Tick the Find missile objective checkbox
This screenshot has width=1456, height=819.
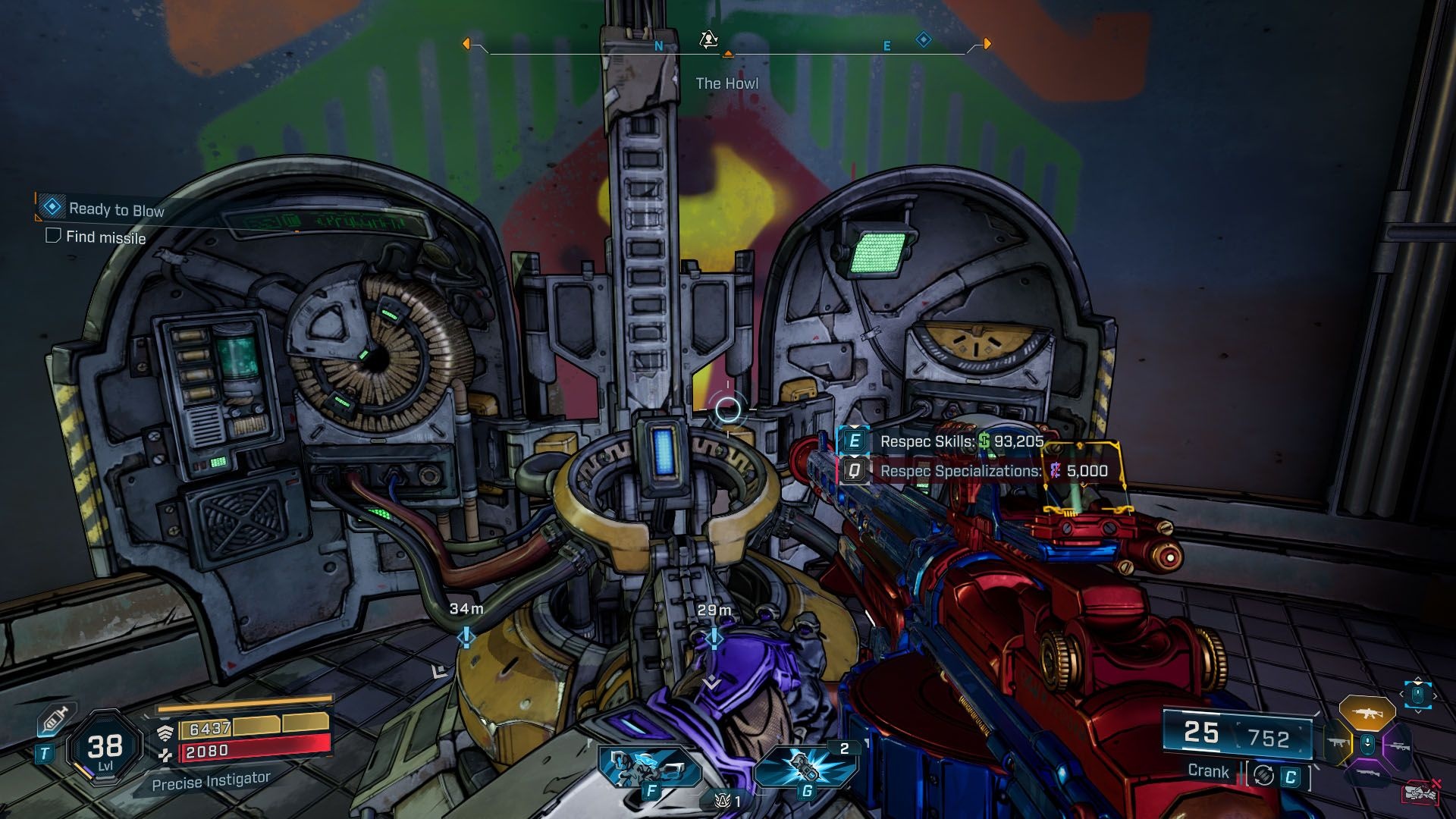[x=53, y=236]
